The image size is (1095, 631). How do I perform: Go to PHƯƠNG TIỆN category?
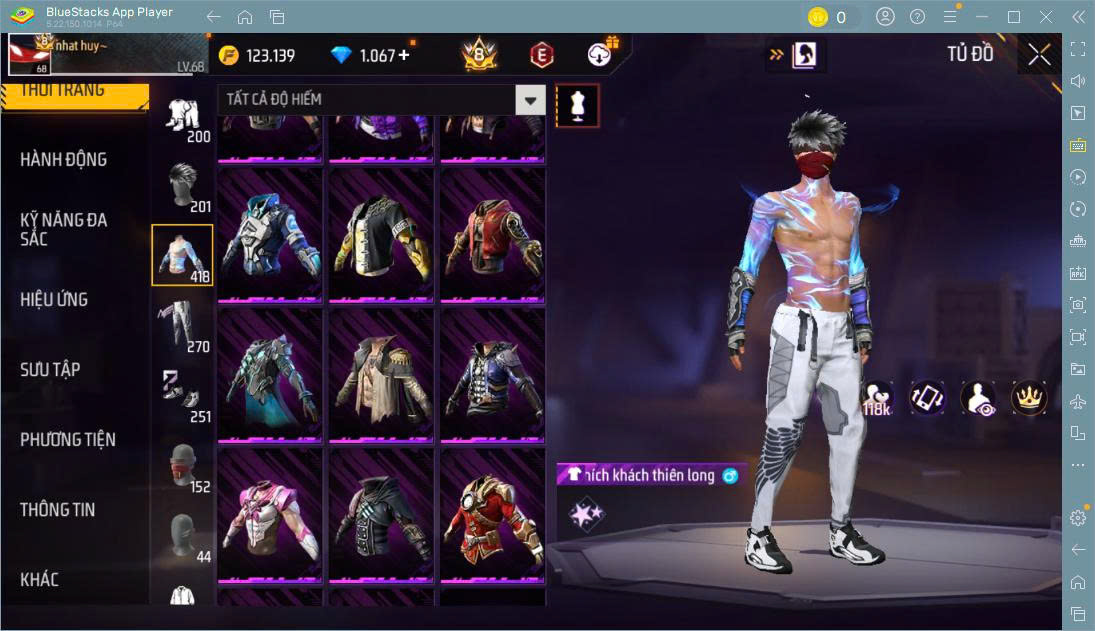[68, 439]
